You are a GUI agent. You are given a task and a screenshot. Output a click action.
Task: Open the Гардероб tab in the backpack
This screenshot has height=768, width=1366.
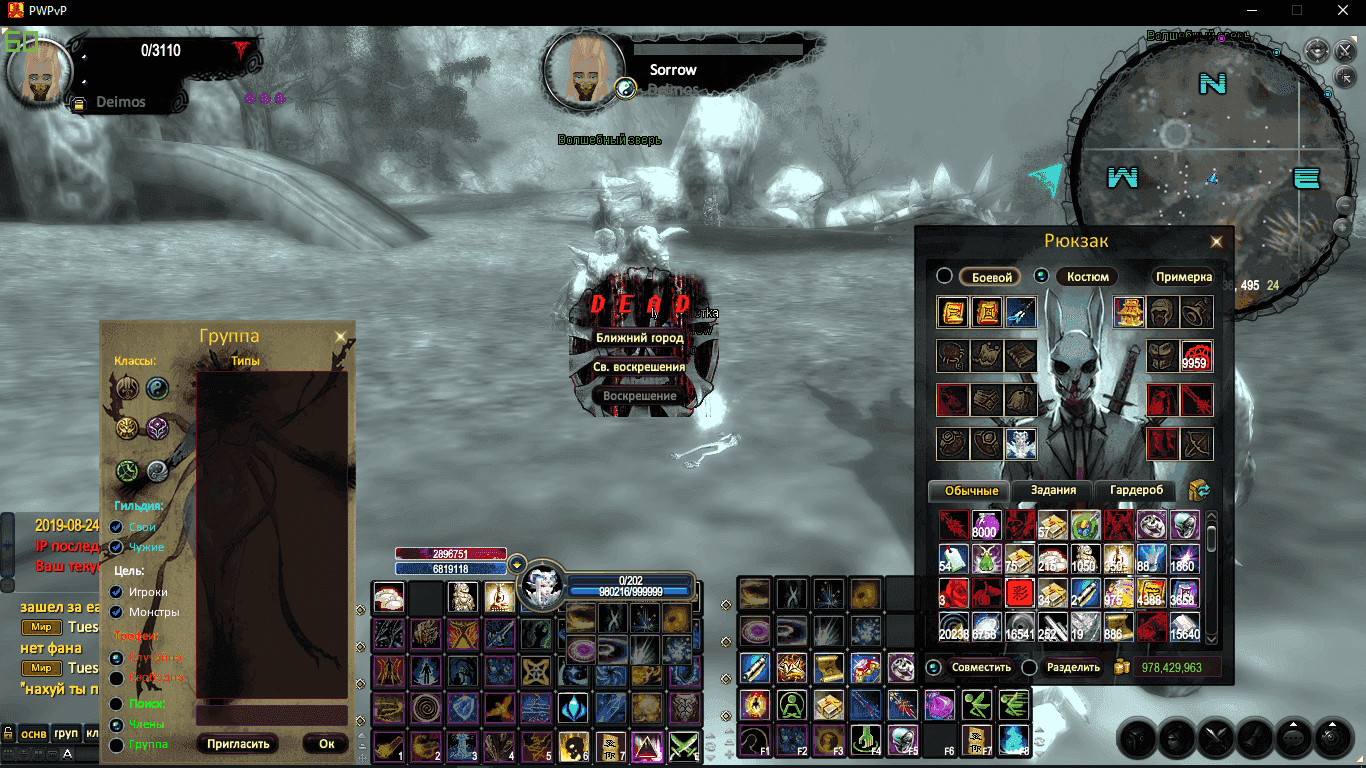[x=1136, y=490]
